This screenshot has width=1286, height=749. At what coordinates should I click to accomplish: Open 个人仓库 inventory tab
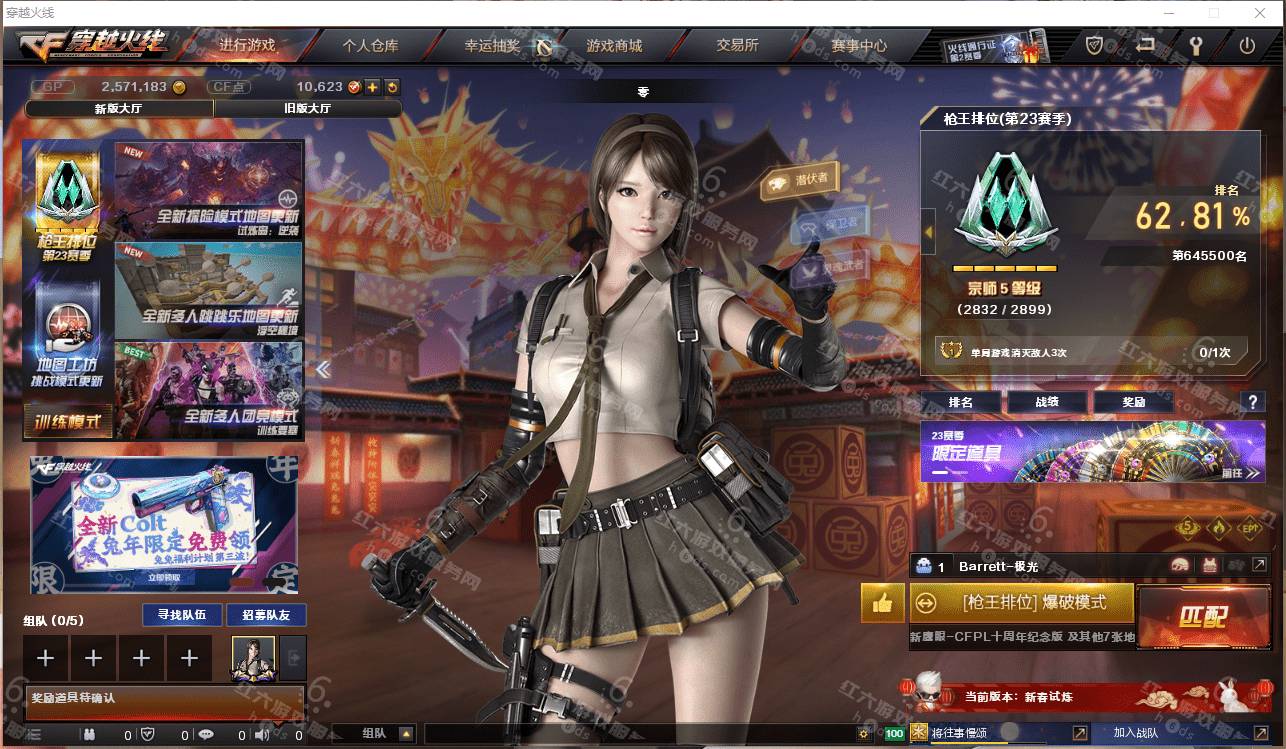(370, 45)
